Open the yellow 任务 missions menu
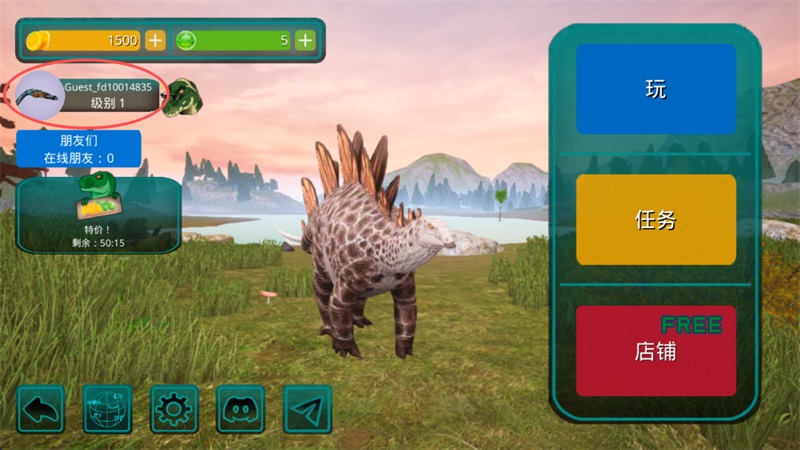800x450 pixels. 656,220
